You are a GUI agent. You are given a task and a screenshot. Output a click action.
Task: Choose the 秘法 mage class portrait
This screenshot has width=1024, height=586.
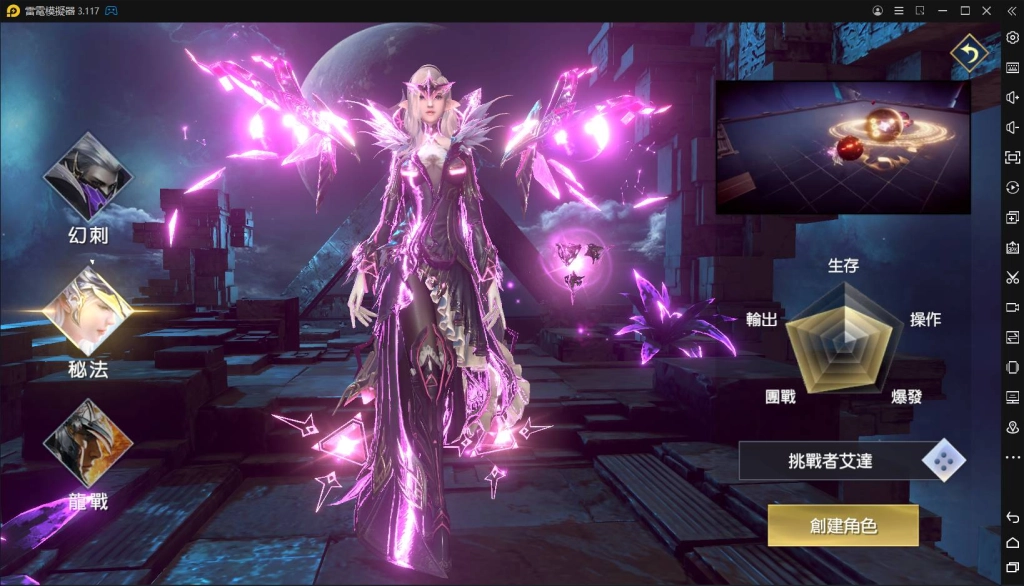pyautogui.click(x=87, y=310)
